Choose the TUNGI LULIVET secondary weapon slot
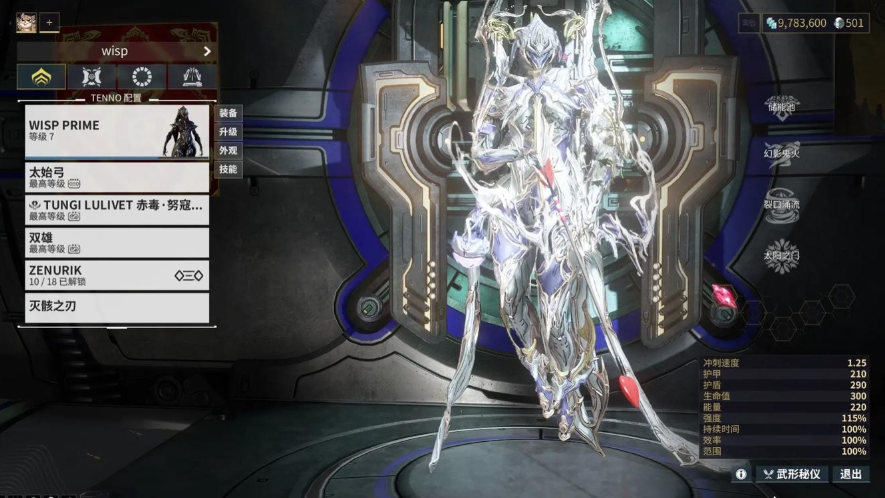 [116, 209]
